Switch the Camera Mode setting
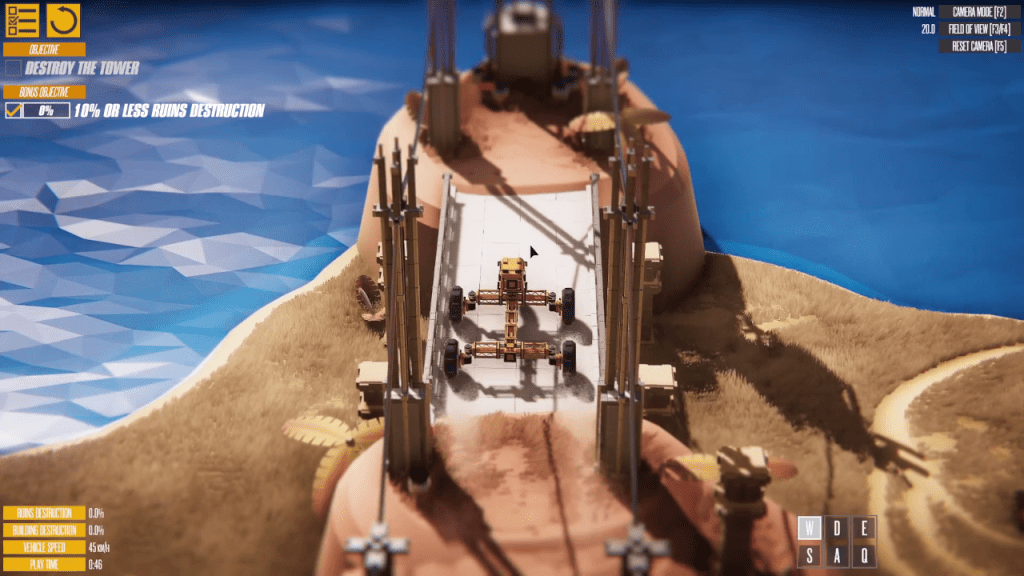Screen dimensions: 1024x576 (979, 12)
